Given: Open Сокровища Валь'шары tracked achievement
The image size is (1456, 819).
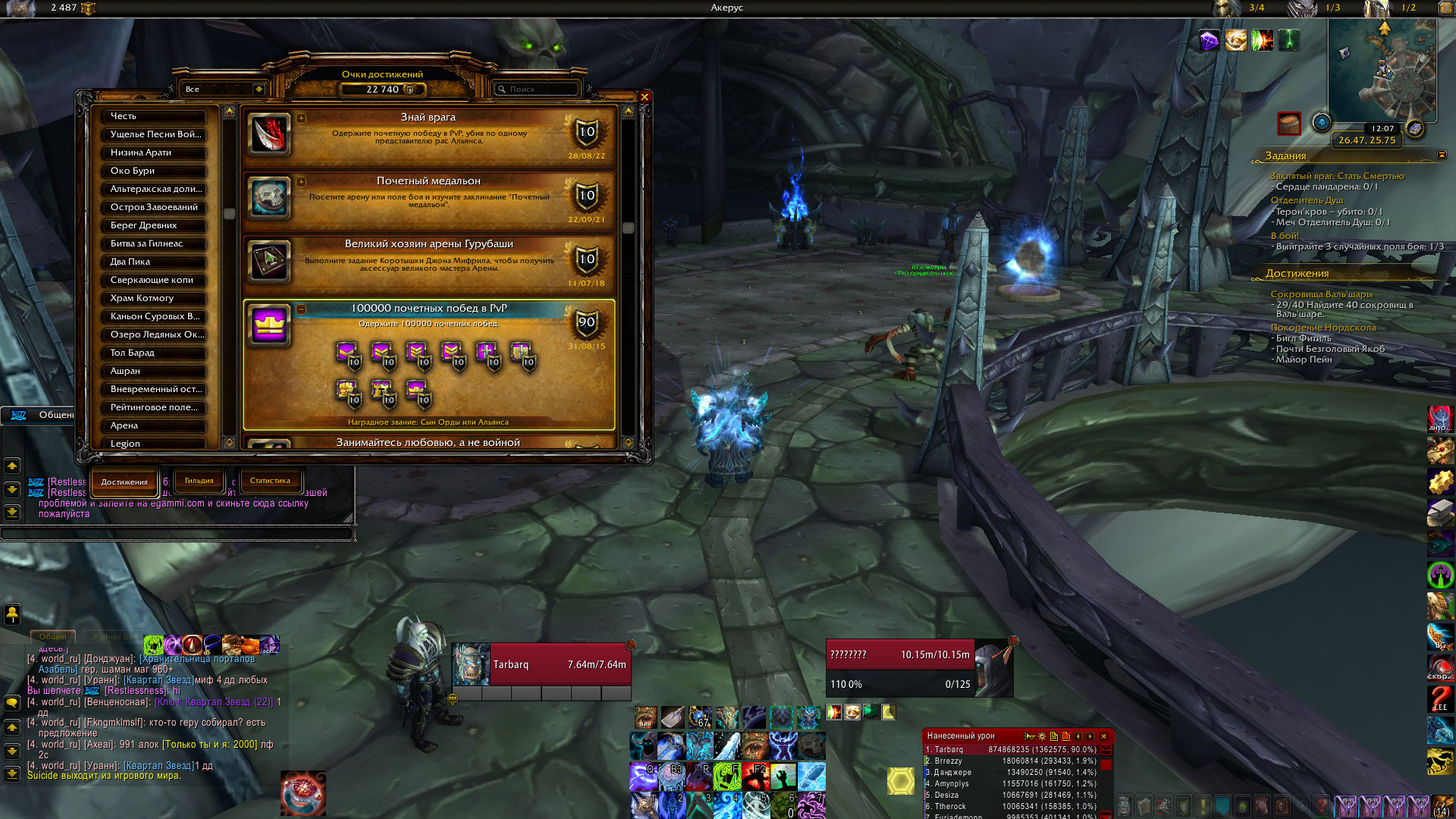Looking at the screenshot, I should click(x=1321, y=294).
